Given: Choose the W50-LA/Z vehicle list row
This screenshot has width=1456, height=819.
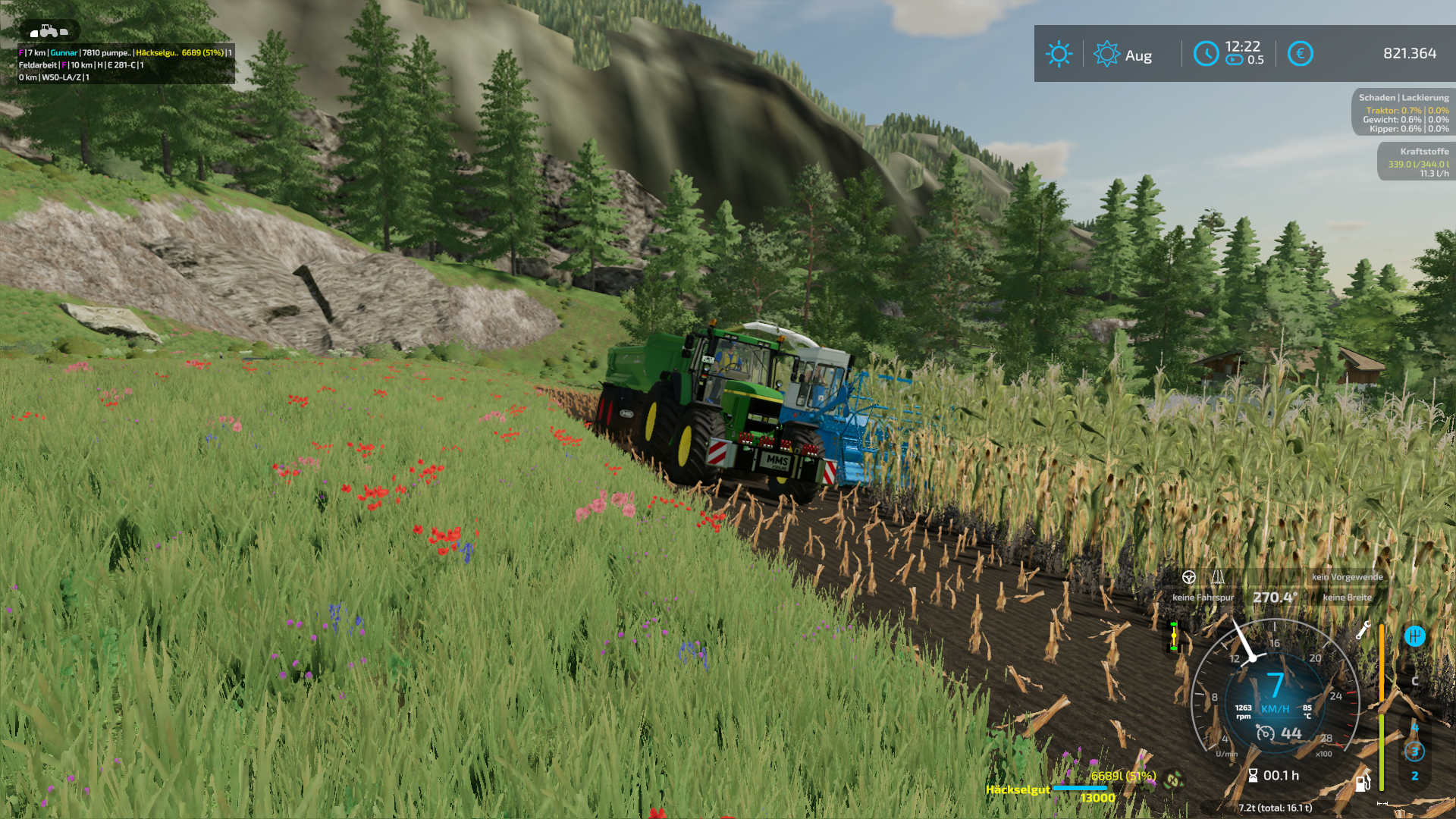Looking at the screenshot, I should point(54,77).
